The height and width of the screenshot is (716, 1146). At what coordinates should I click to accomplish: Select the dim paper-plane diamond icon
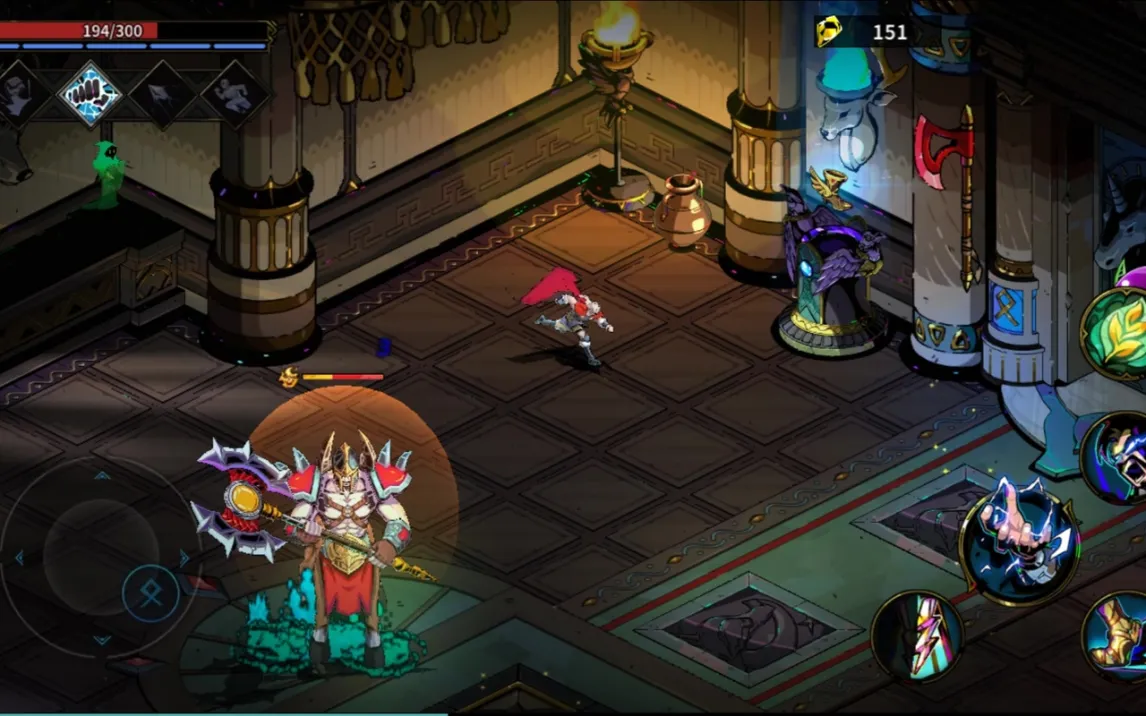[164, 95]
